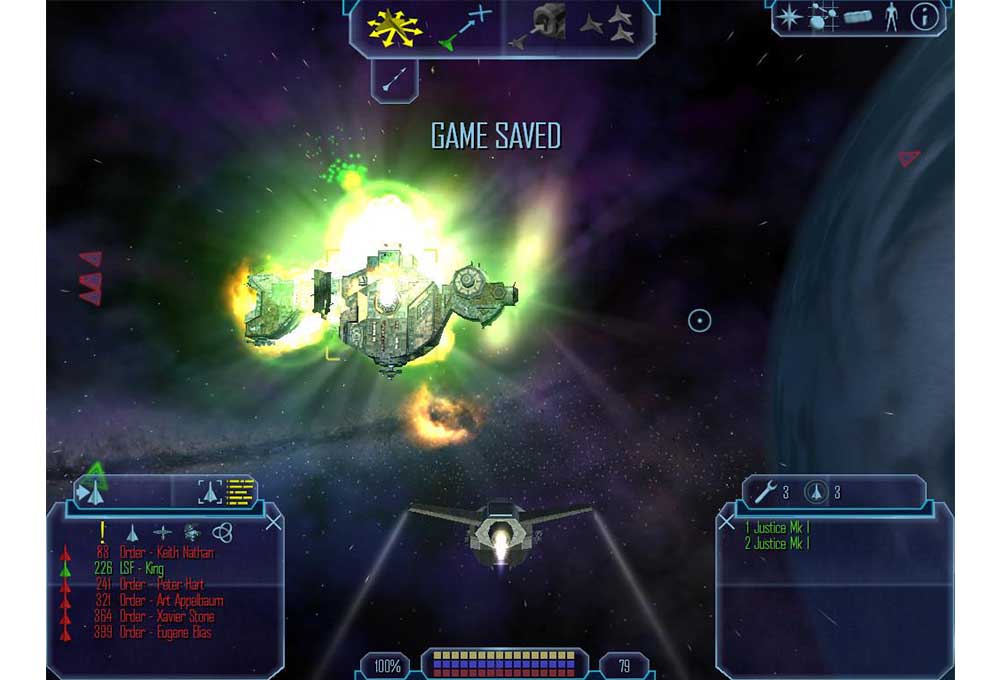Open the Nav Map star icon

[x=790, y=18]
